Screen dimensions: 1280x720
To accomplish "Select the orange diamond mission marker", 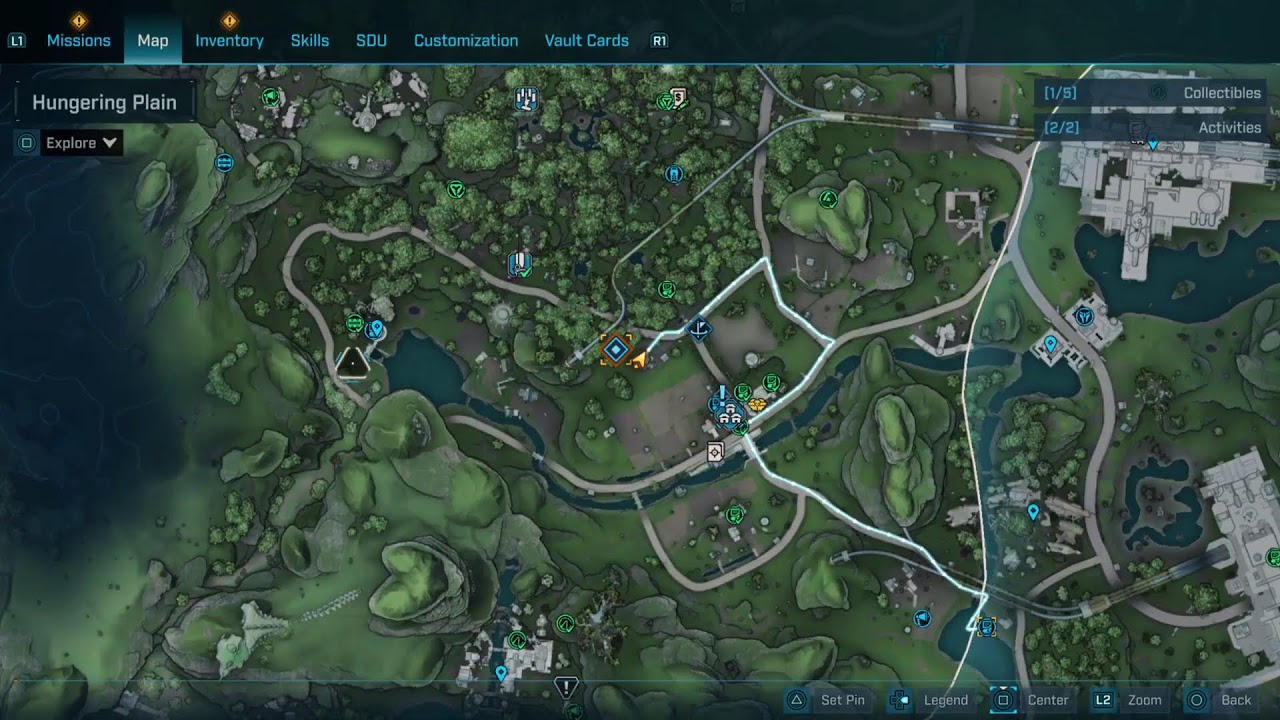I will [x=615, y=350].
